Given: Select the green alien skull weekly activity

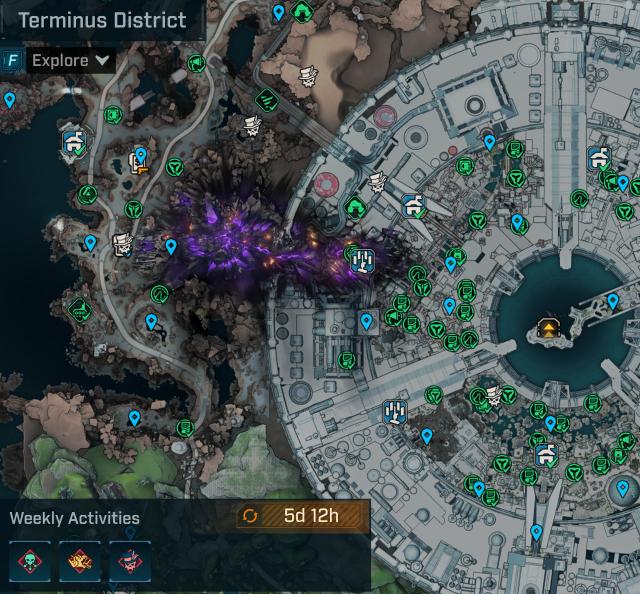Looking at the screenshot, I should pos(30,561).
